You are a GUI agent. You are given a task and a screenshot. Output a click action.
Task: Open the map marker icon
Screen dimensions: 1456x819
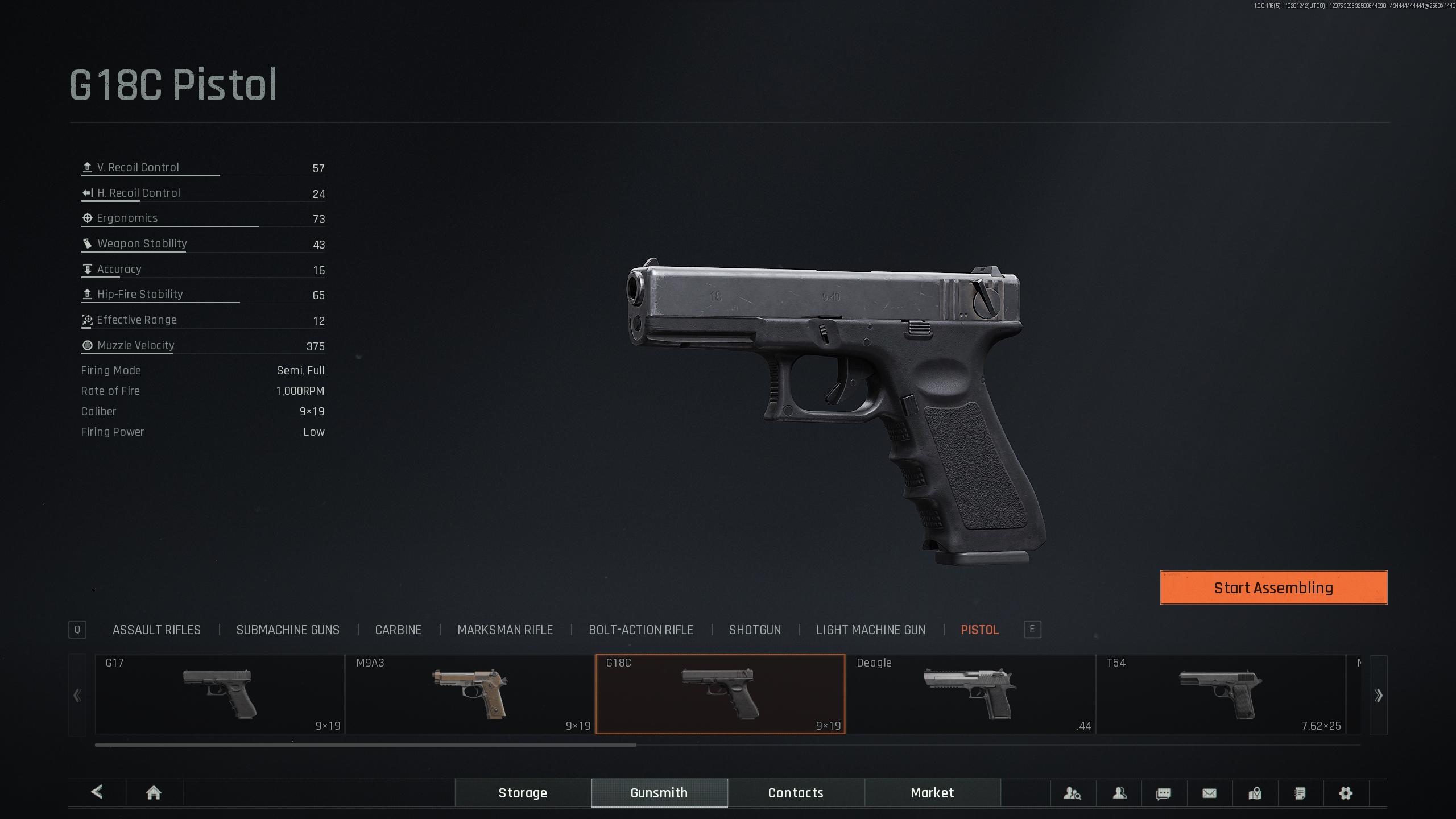click(1255, 793)
